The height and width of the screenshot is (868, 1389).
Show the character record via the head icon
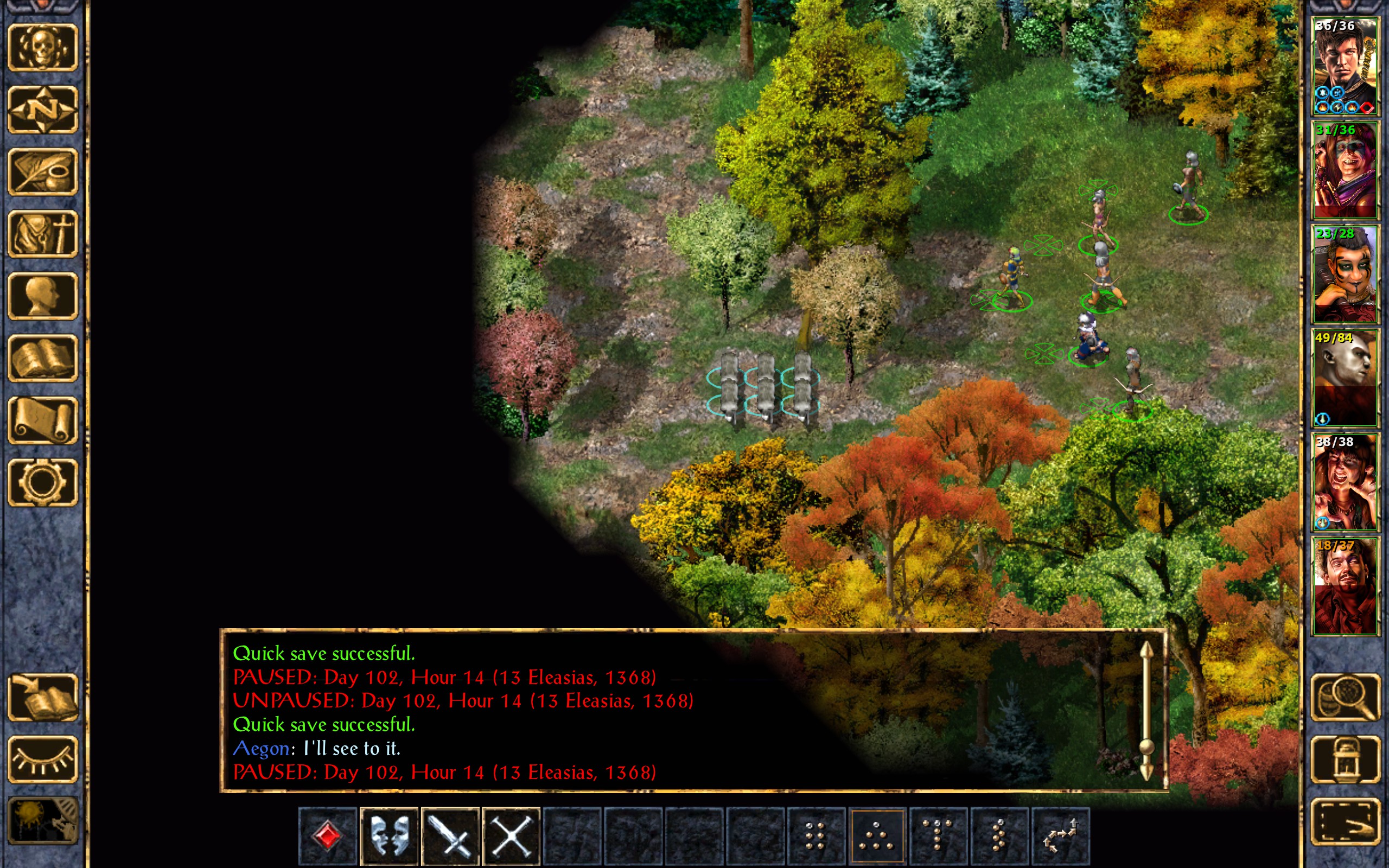pyautogui.click(x=42, y=296)
